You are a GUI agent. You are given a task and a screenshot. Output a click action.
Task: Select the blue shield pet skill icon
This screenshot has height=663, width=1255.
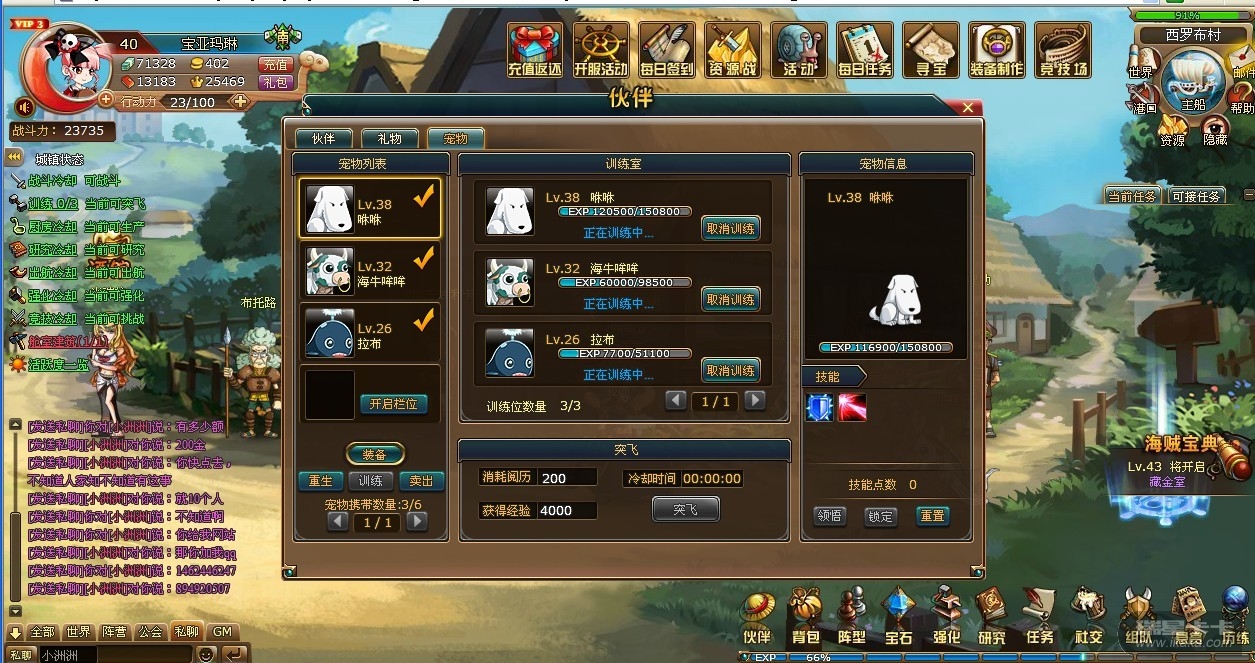(820, 407)
